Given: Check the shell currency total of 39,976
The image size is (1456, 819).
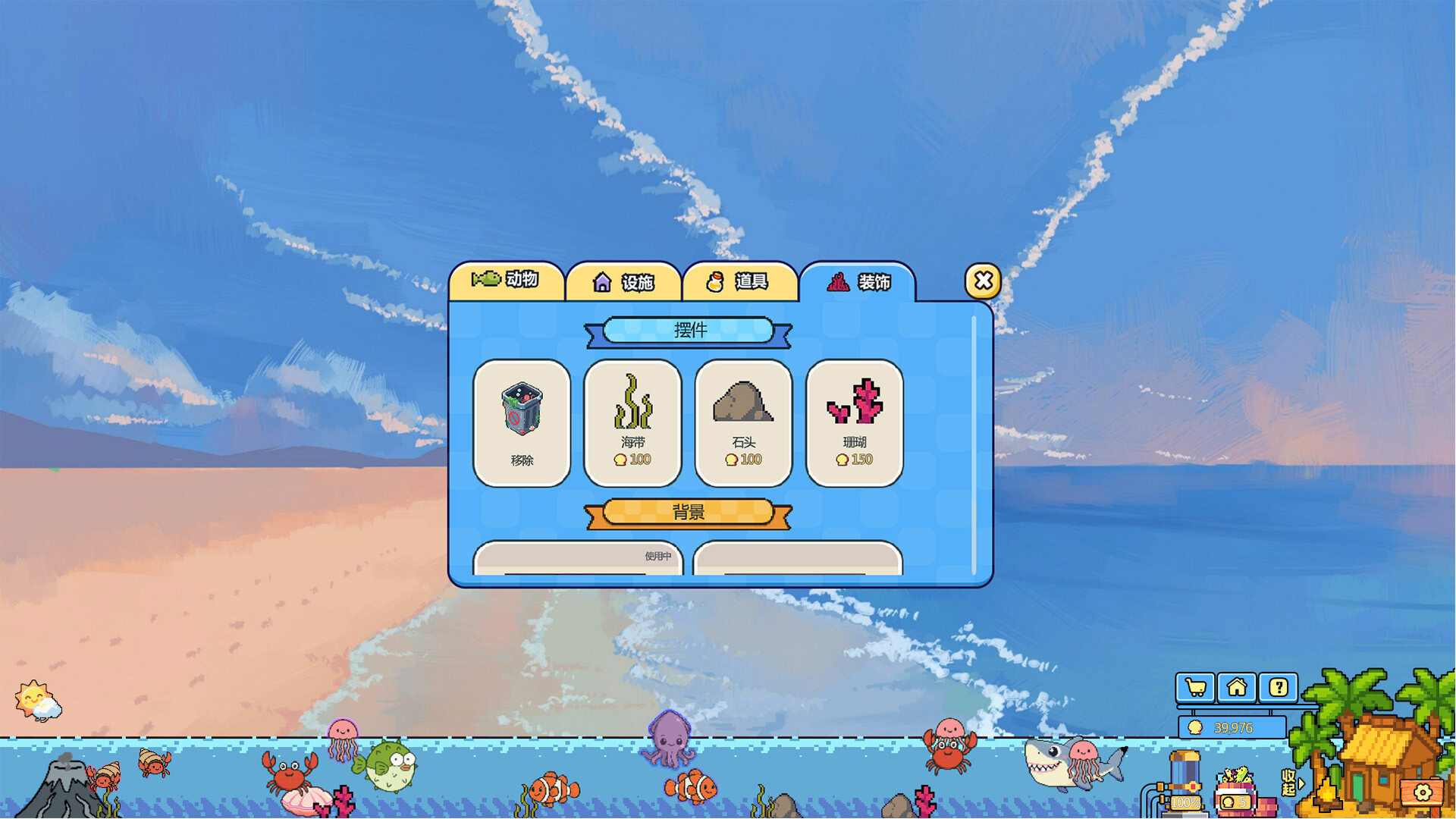Looking at the screenshot, I should 1232,726.
